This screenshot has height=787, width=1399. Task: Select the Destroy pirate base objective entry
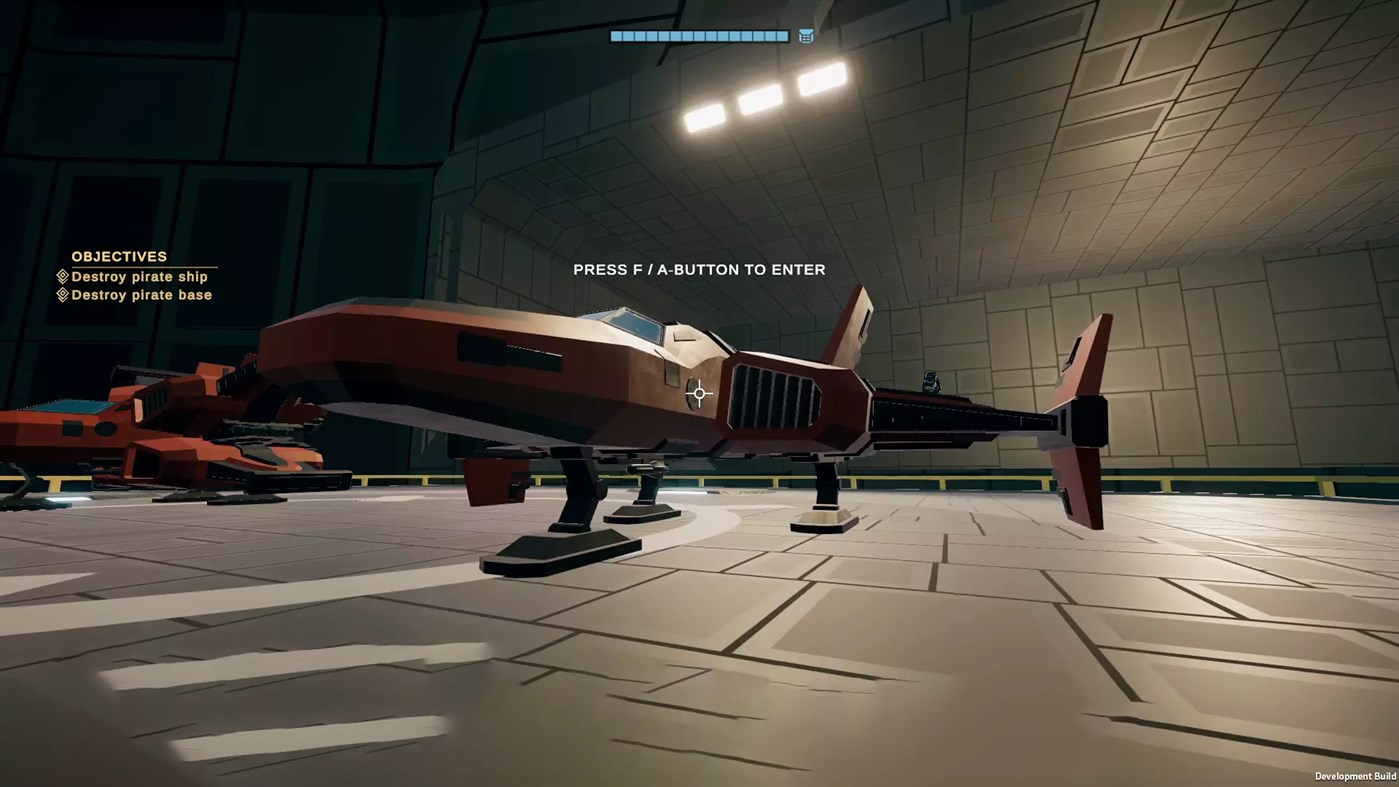tap(141, 294)
